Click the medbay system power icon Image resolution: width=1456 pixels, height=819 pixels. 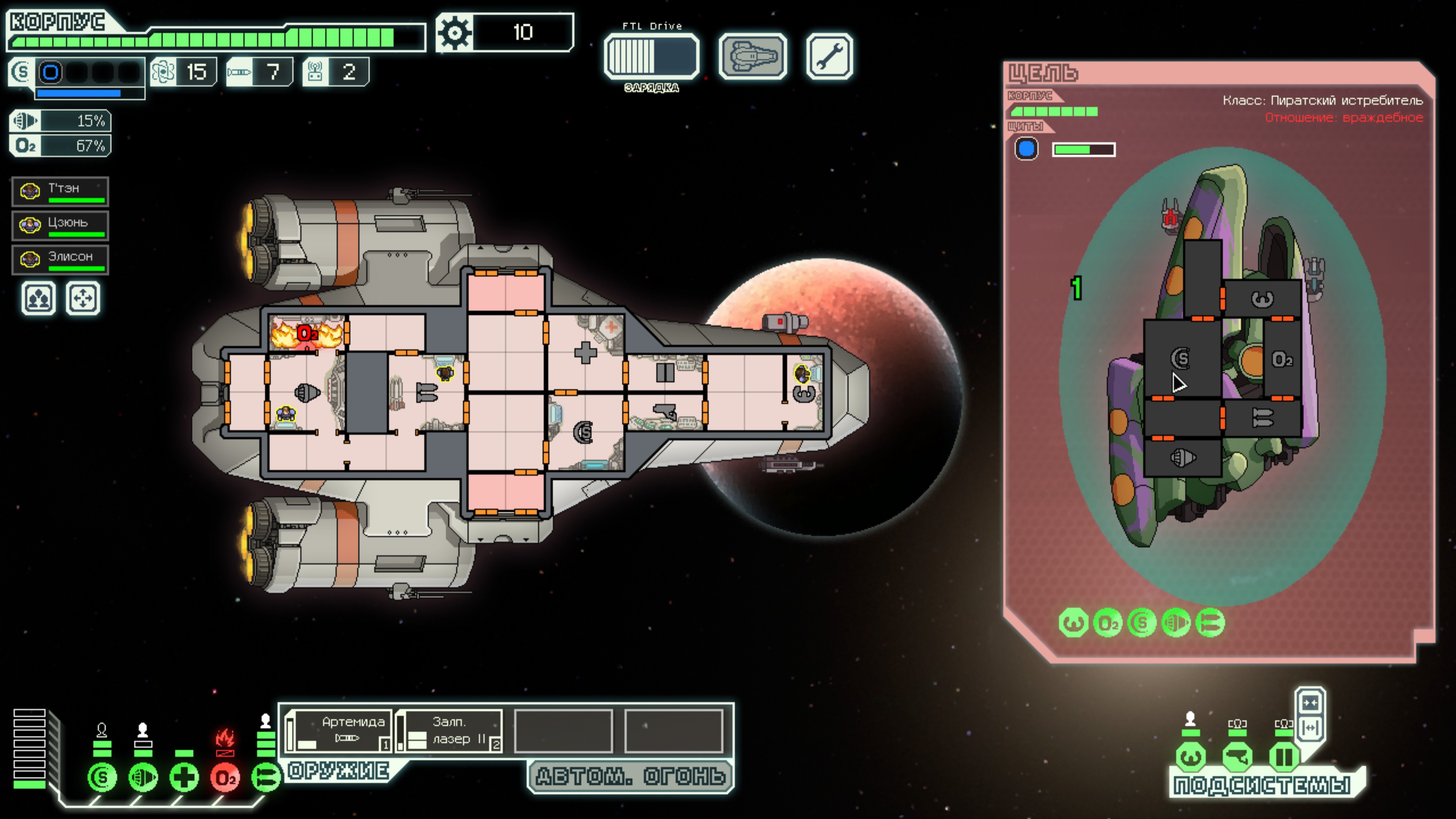(184, 778)
